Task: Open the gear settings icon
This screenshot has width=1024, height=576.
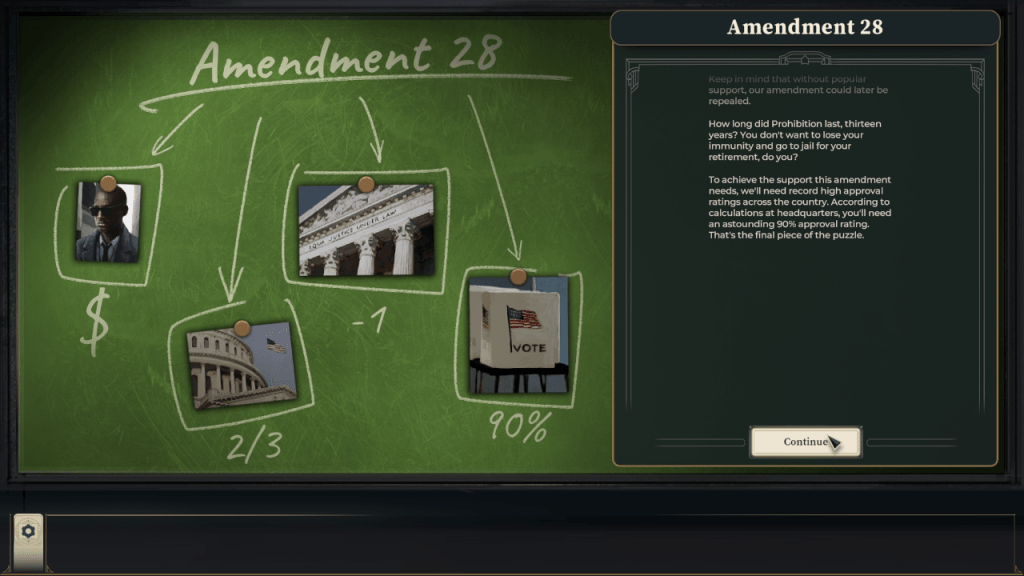Action: tap(28, 532)
